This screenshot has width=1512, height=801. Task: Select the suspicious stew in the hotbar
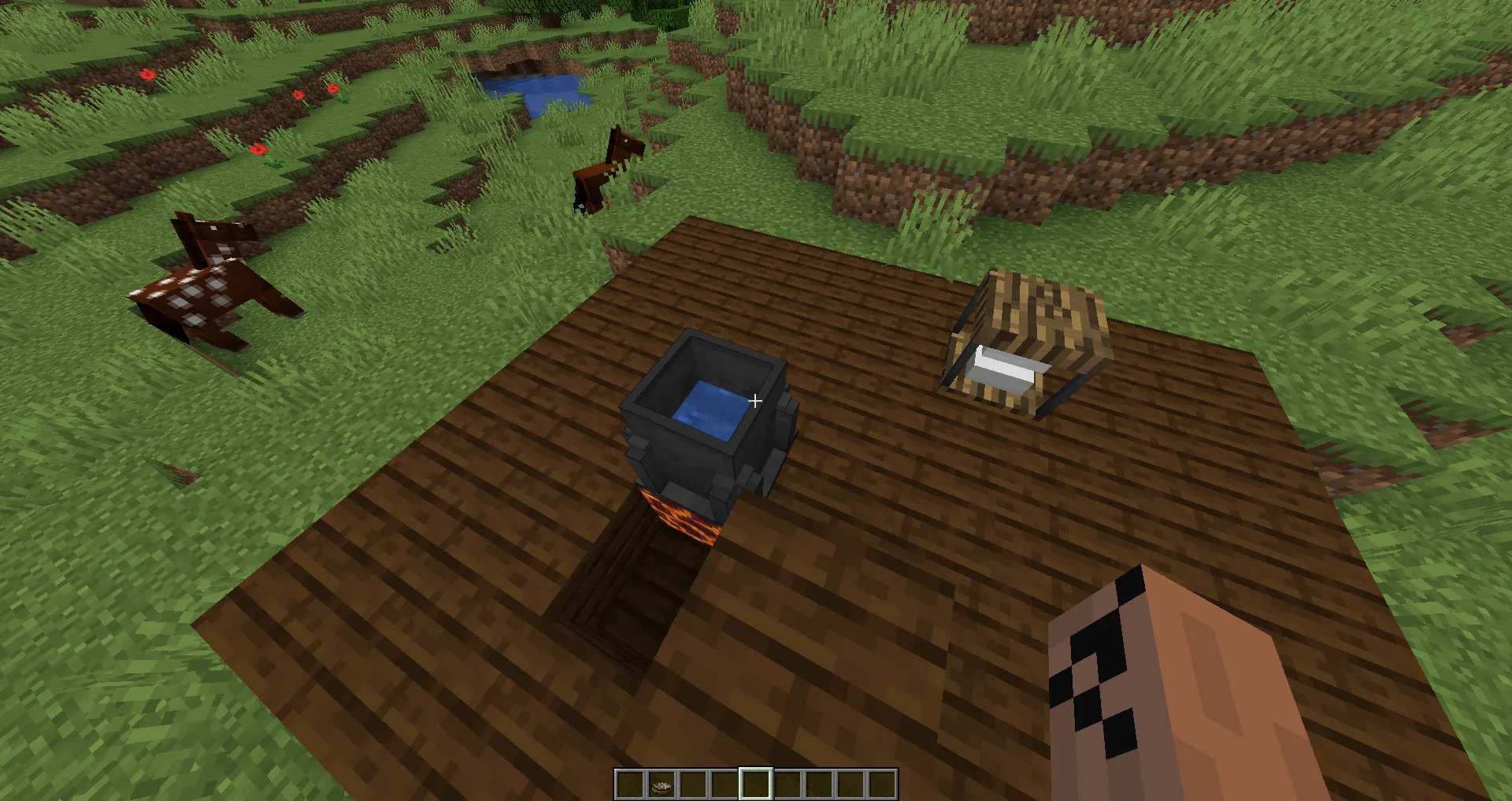(x=661, y=784)
